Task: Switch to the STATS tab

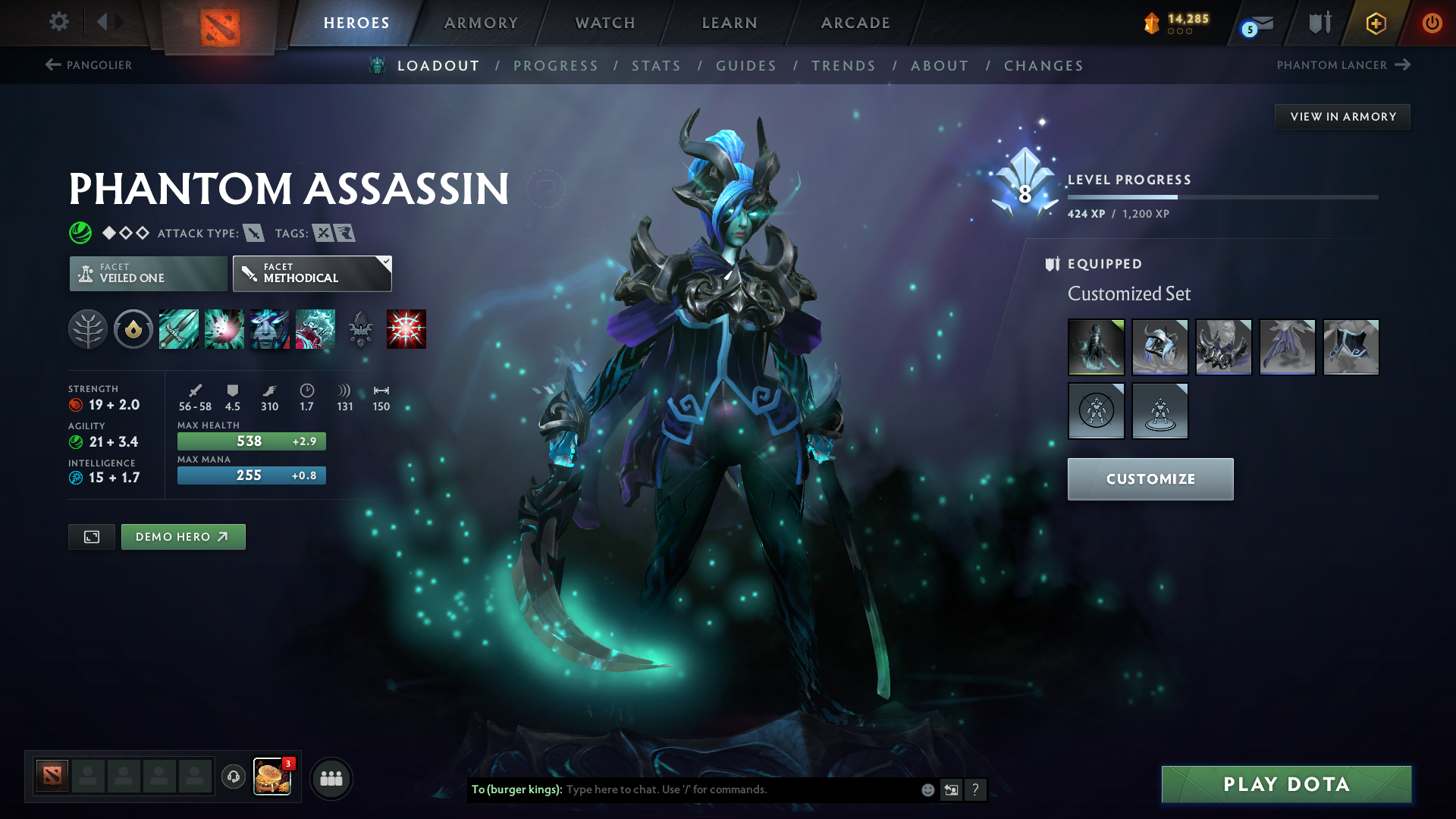Action: pyautogui.click(x=656, y=65)
